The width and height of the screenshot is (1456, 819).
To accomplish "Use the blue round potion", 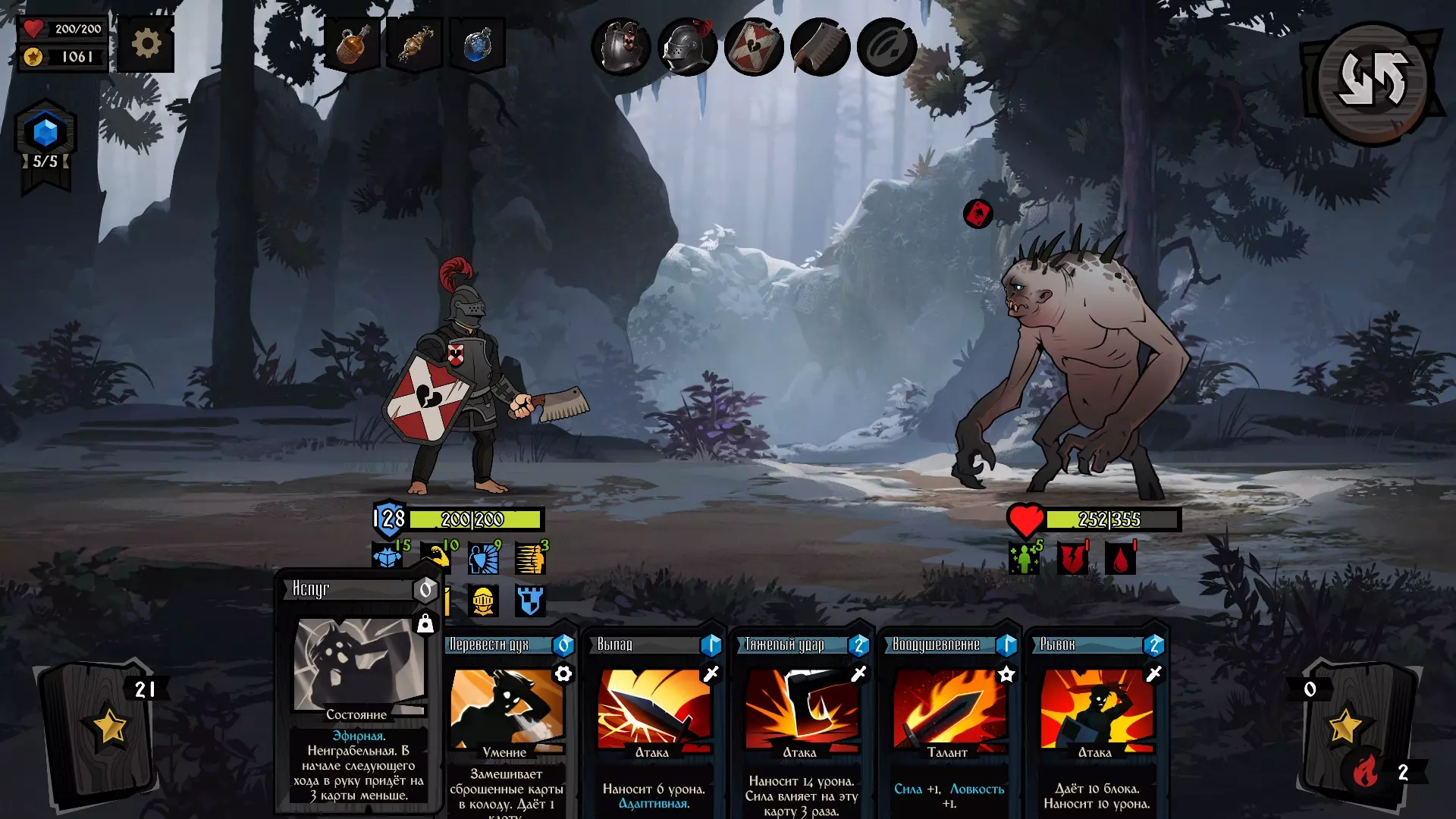I will point(478,45).
